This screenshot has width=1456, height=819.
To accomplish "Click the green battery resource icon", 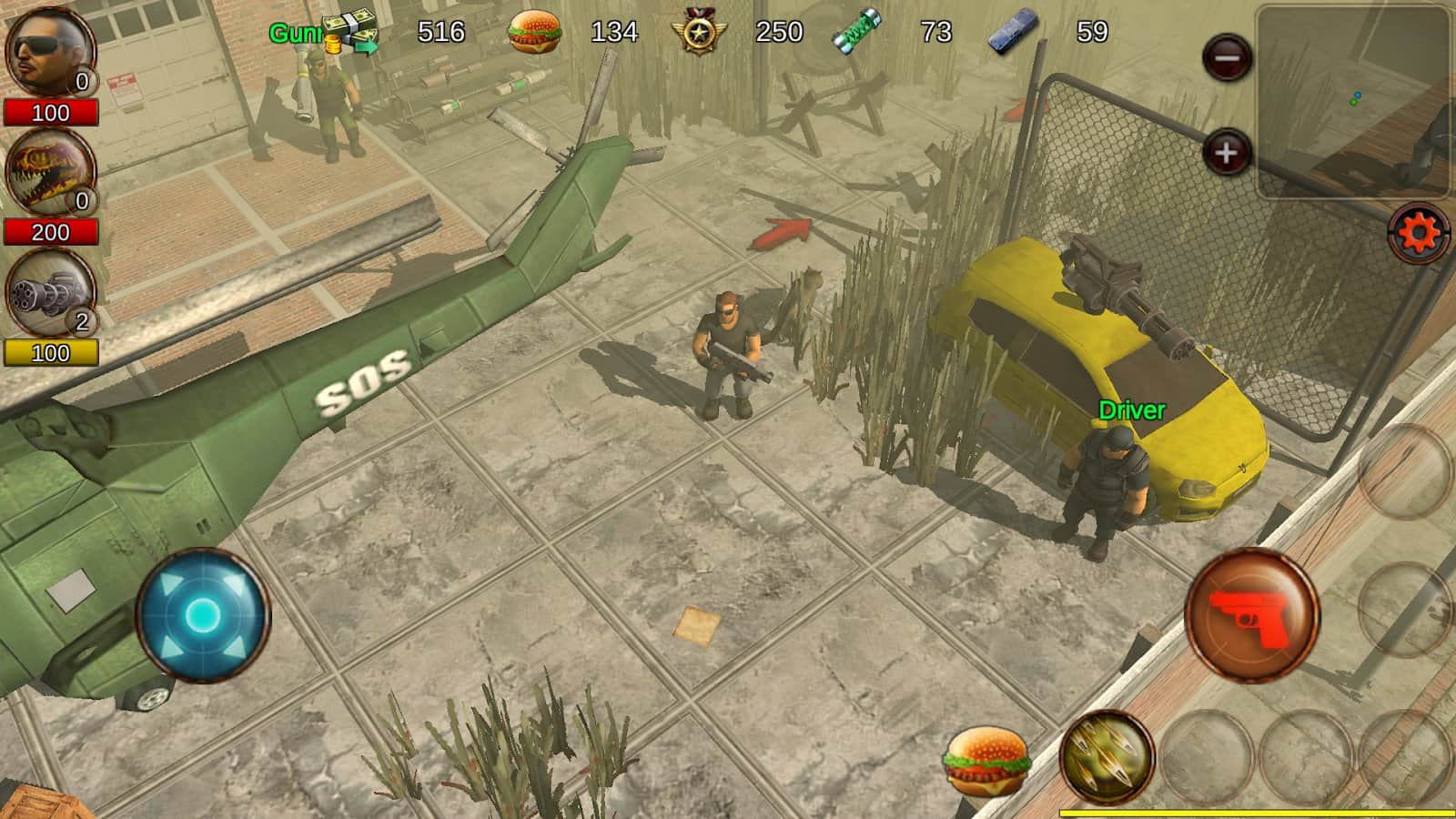I will pos(855,30).
